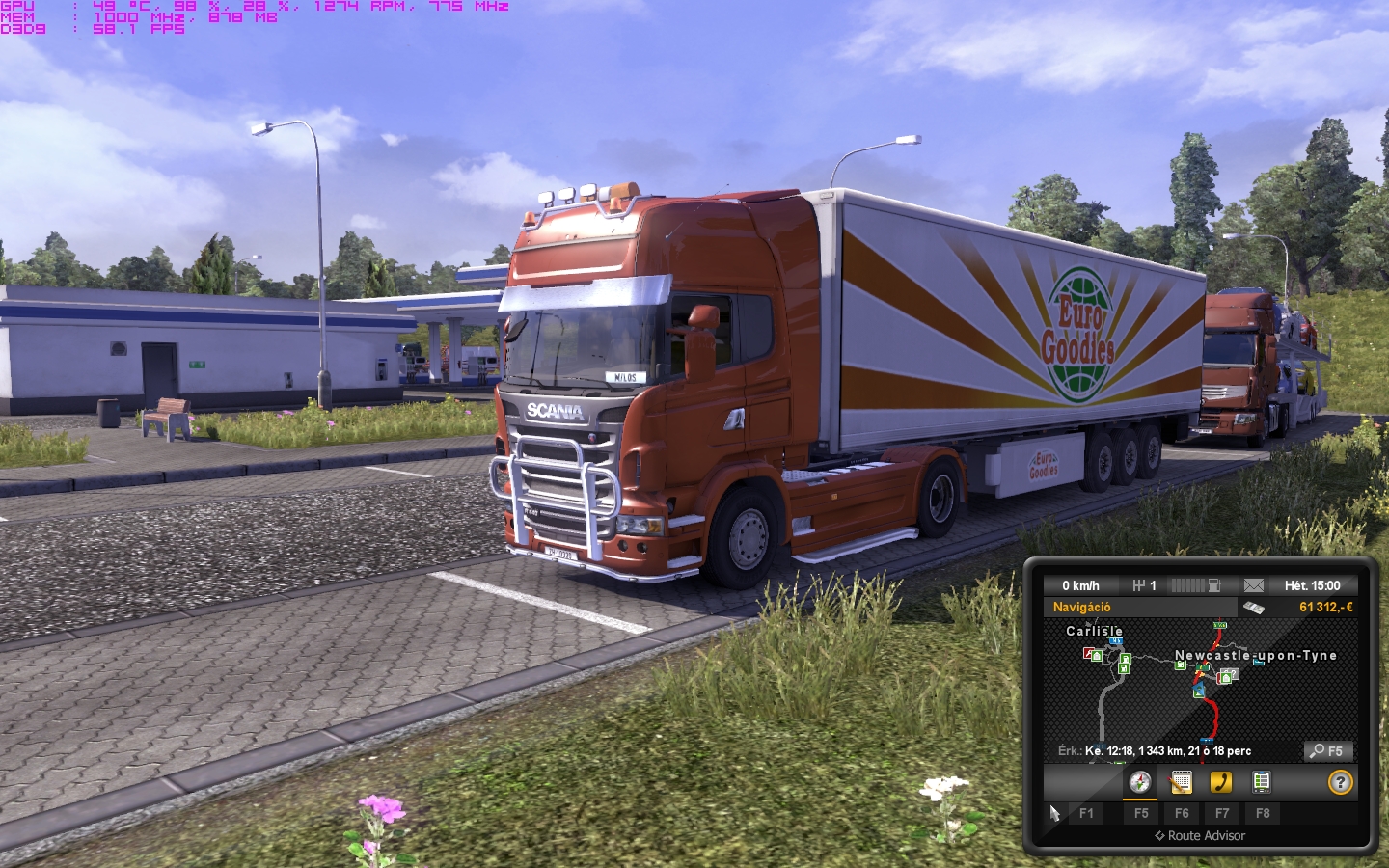Click the yellow question mark help button
1389x868 pixels.
tap(1340, 782)
